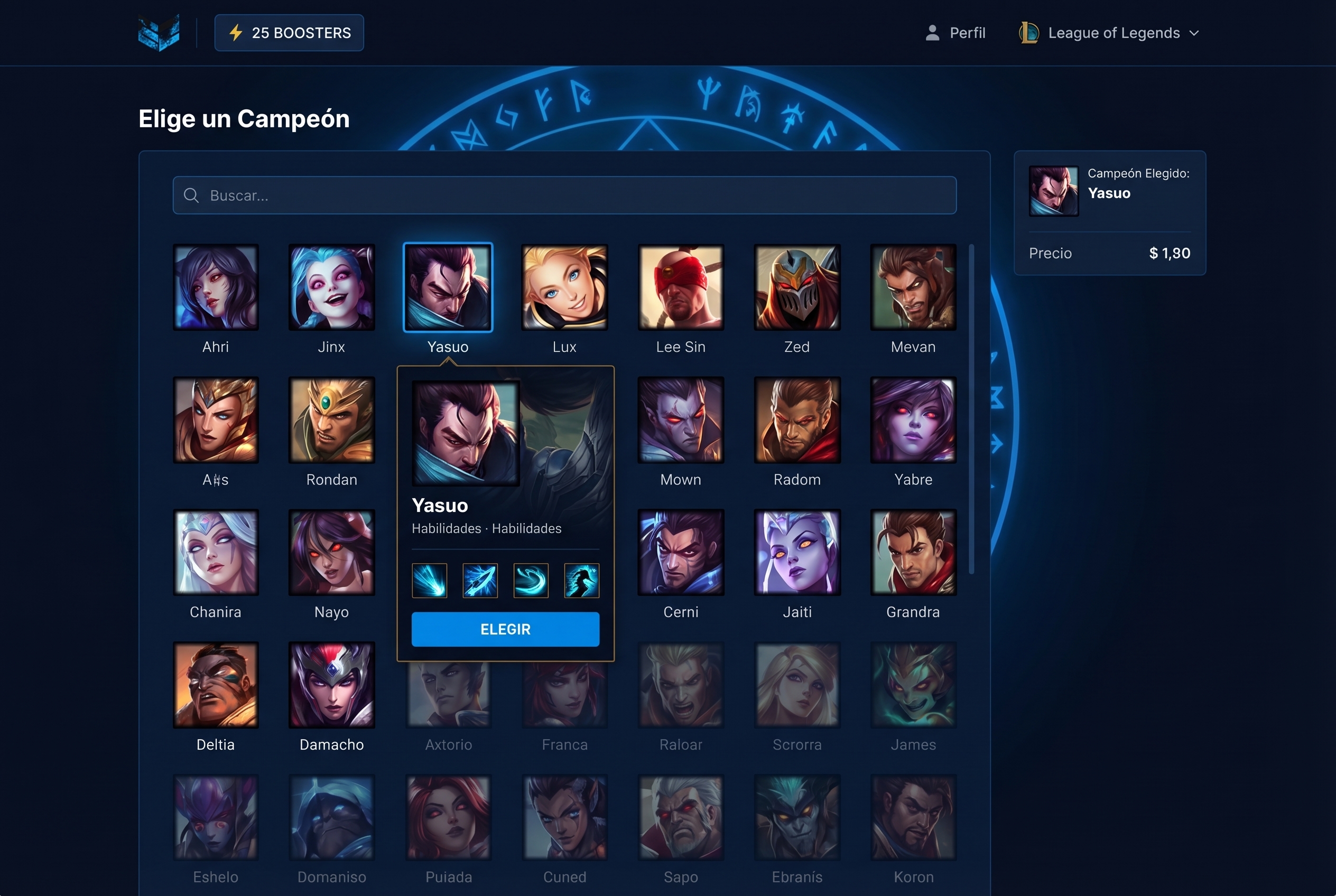Viewport: 1336px width, 896px height.
Task: Open the Perfil menu
Action: click(x=968, y=33)
